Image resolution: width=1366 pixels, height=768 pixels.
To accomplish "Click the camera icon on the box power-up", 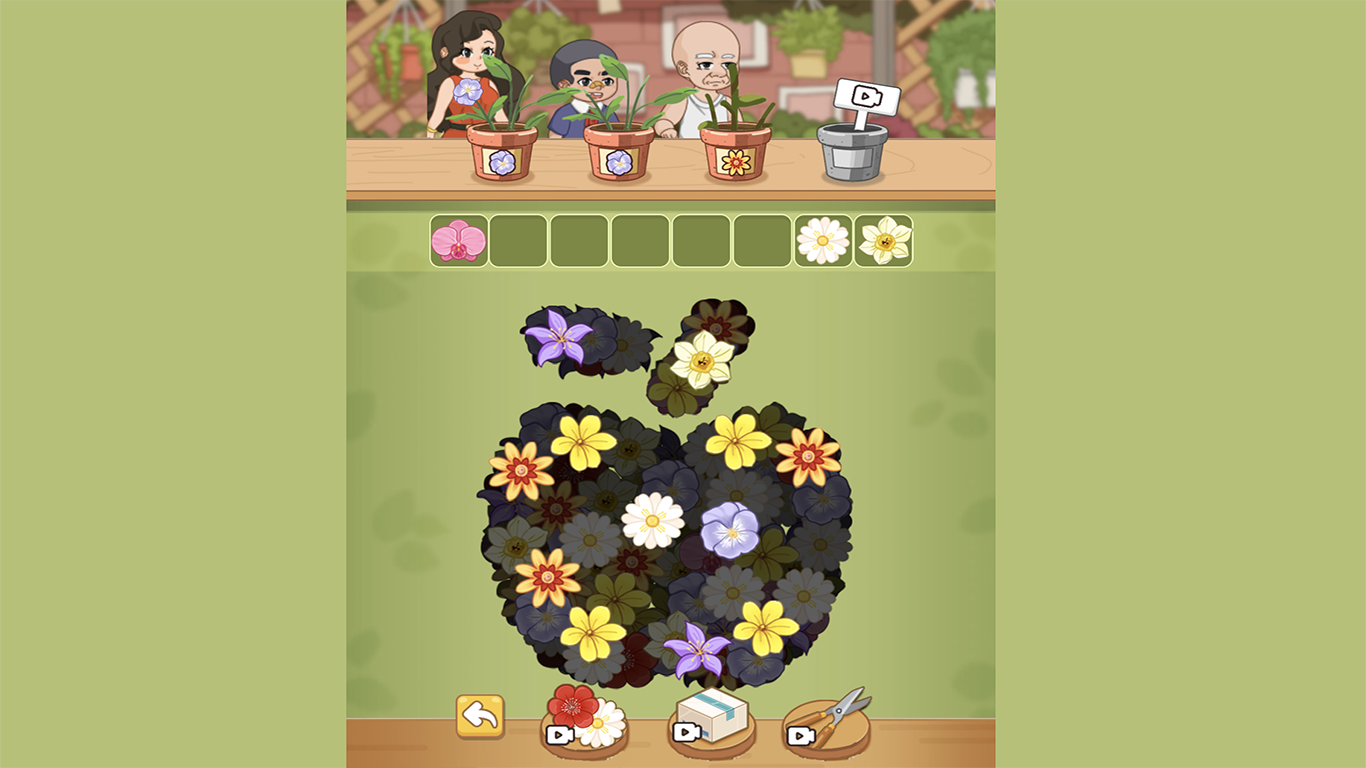I will 687,730.
